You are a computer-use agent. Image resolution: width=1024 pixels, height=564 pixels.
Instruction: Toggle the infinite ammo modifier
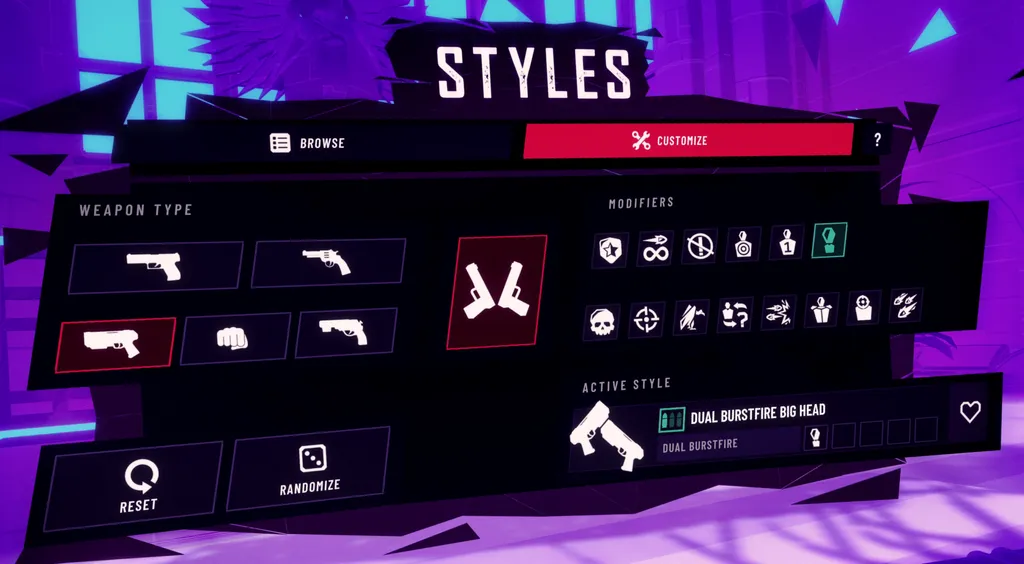(x=655, y=246)
